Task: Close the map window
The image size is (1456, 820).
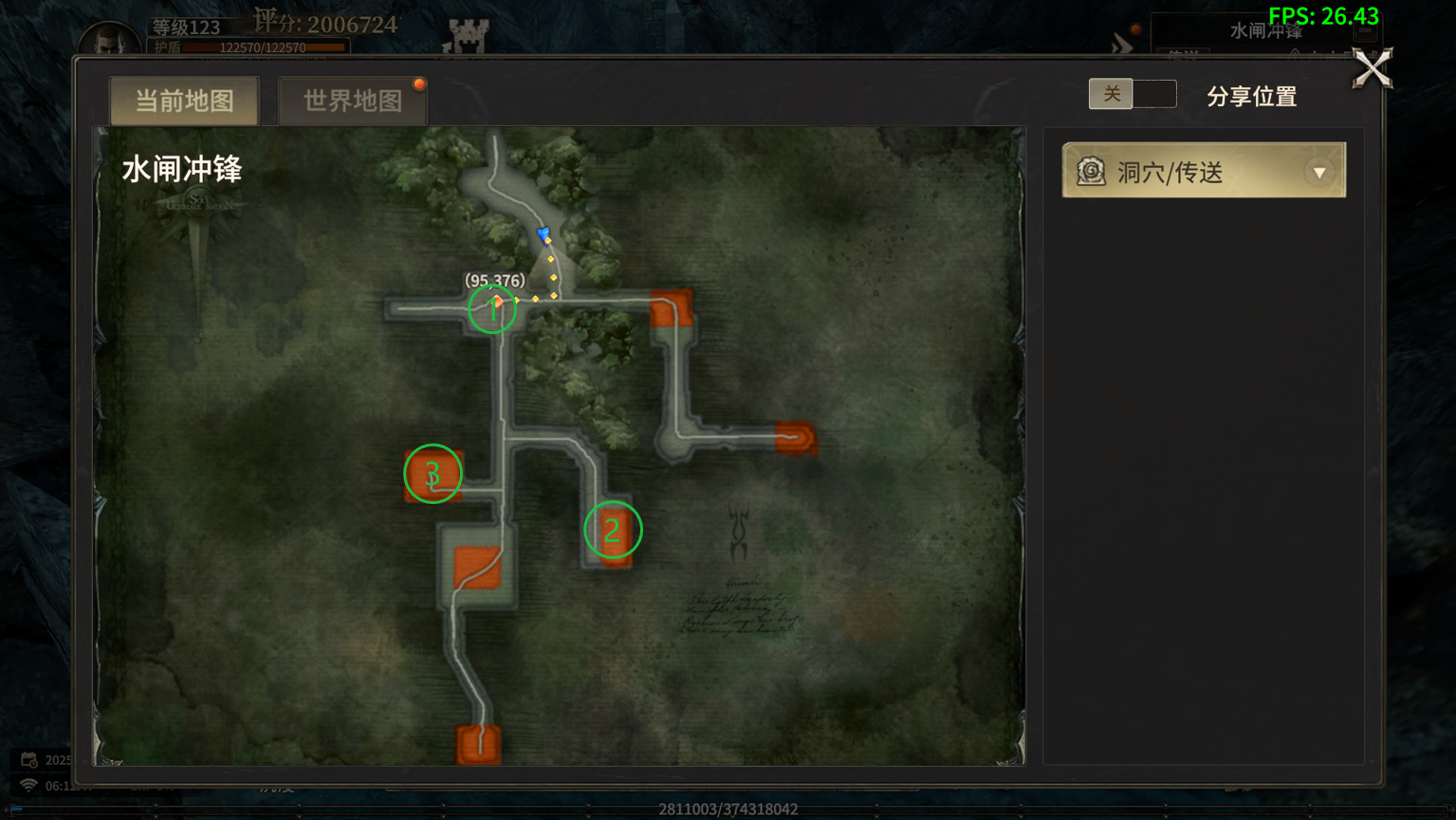Action: 1372,68
